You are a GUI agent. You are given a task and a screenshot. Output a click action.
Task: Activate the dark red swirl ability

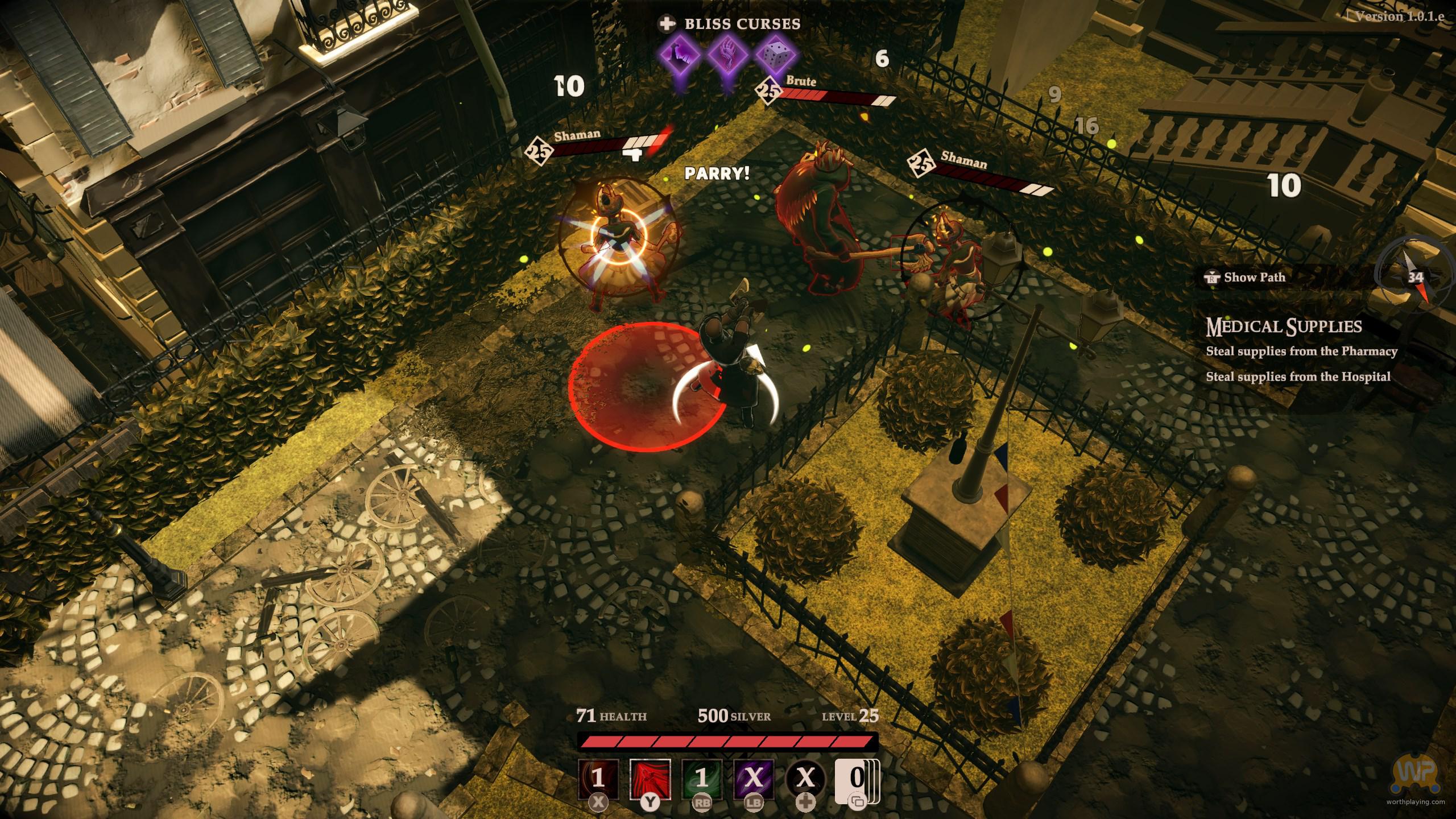pyautogui.click(x=598, y=779)
